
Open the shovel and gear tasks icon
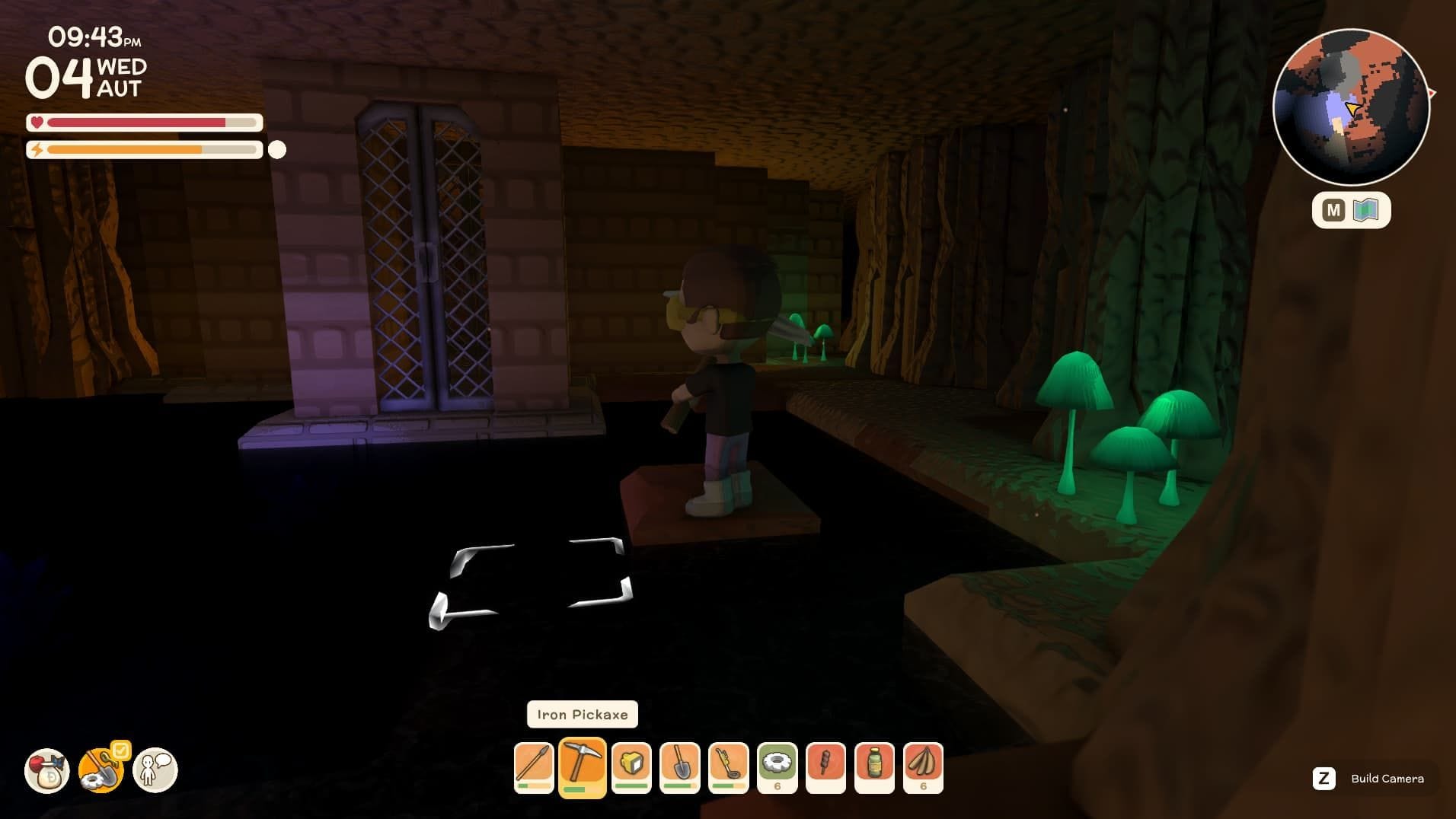click(101, 770)
